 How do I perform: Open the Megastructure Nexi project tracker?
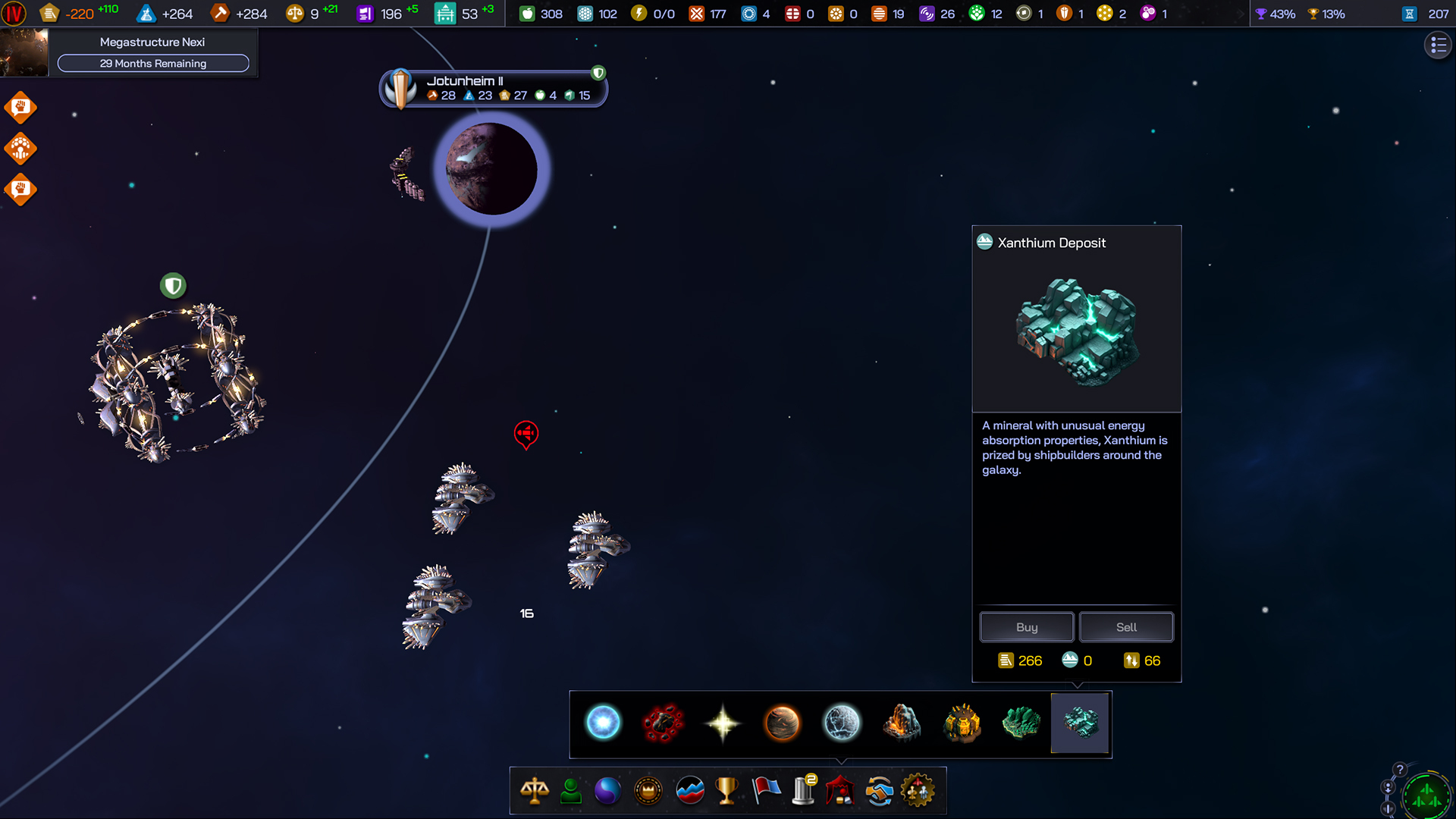point(152,52)
